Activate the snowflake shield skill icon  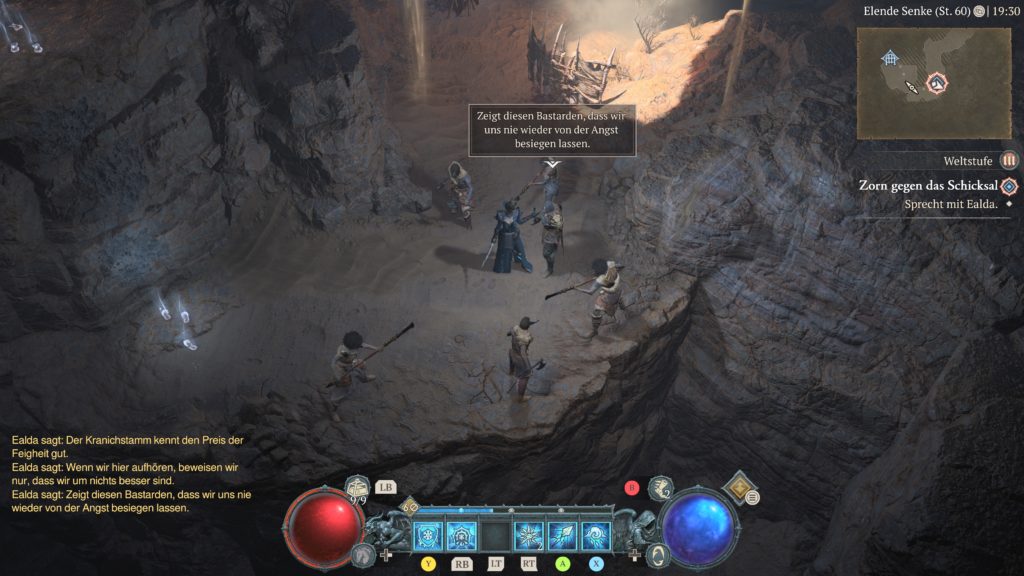click(428, 536)
